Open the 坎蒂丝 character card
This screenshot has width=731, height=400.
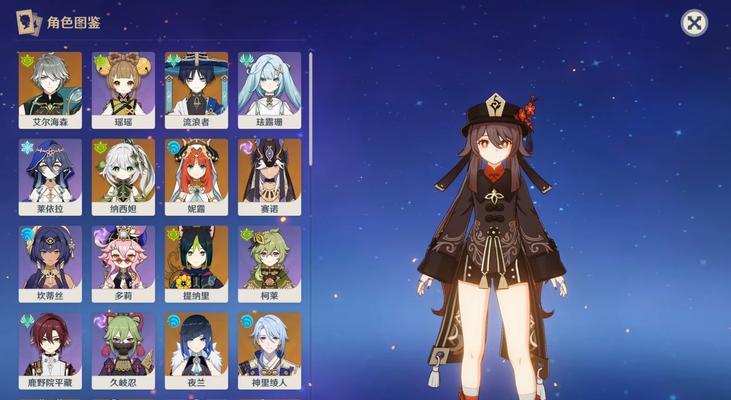(49, 262)
